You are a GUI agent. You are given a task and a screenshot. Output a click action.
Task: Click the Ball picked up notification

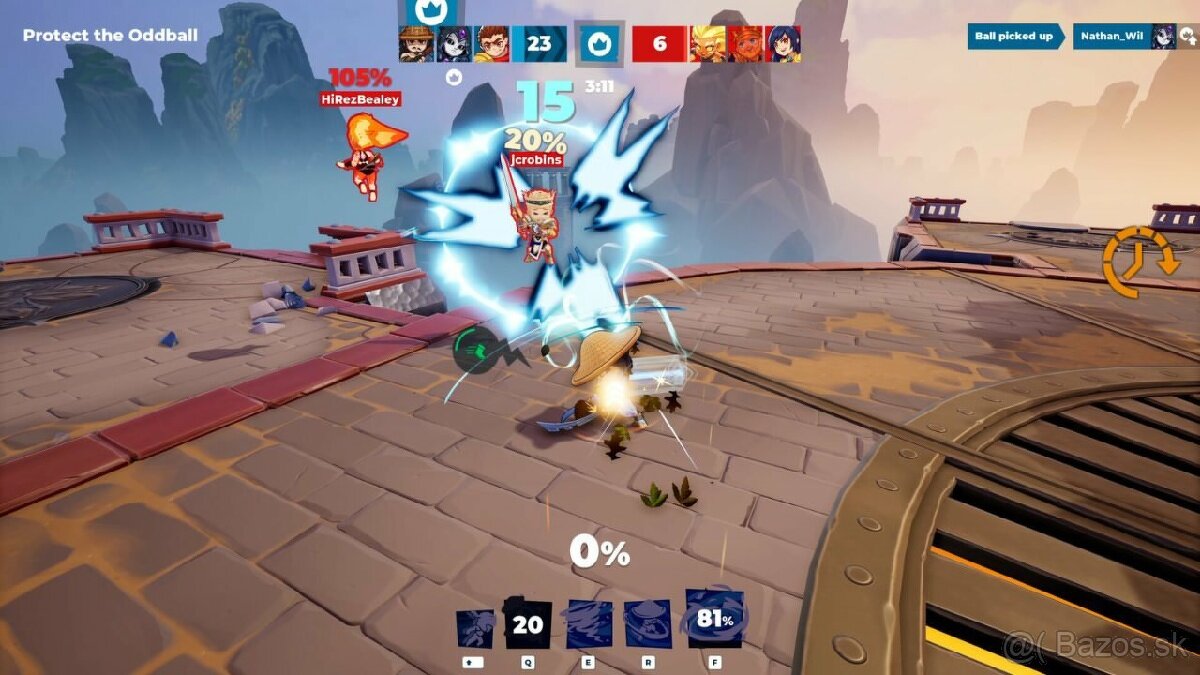coord(1015,37)
